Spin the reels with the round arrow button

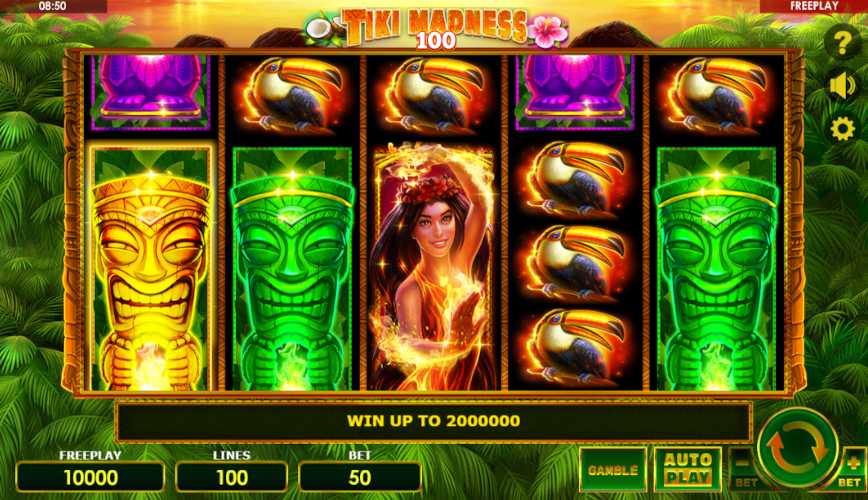799,448
